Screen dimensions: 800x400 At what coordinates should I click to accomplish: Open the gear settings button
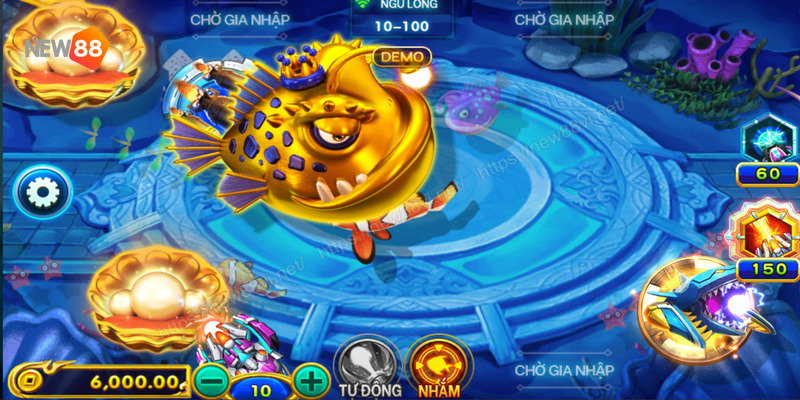pos(42,192)
